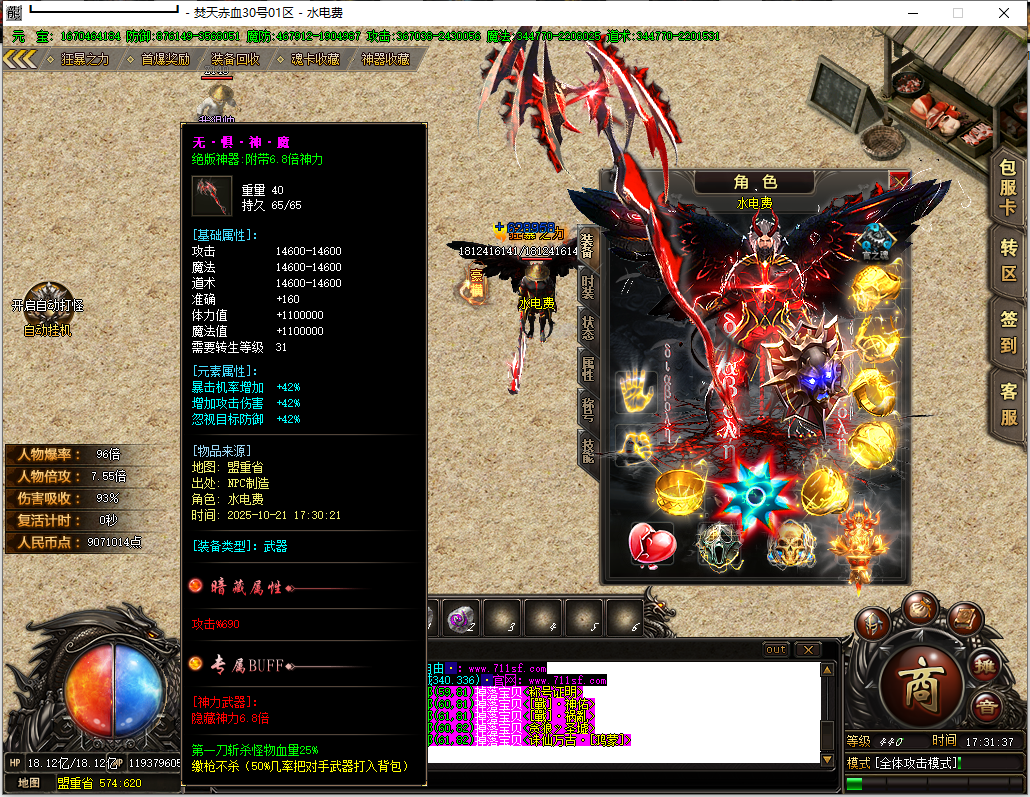Collapse the top menu bar with the arrows
This screenshot has height=797, width=1030.
click(x=19, y=59)
